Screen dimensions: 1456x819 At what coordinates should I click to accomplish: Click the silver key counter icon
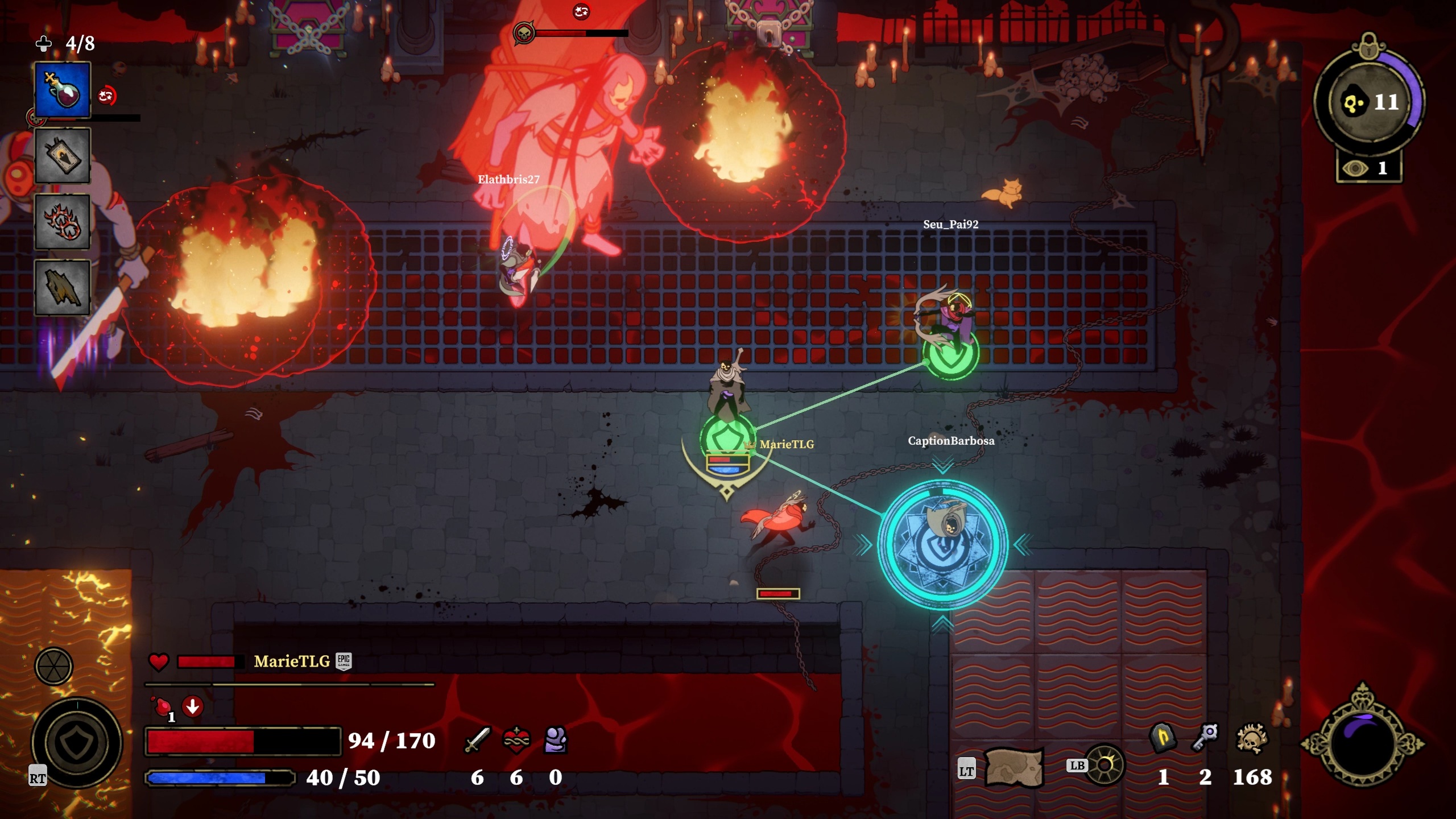1205,738
